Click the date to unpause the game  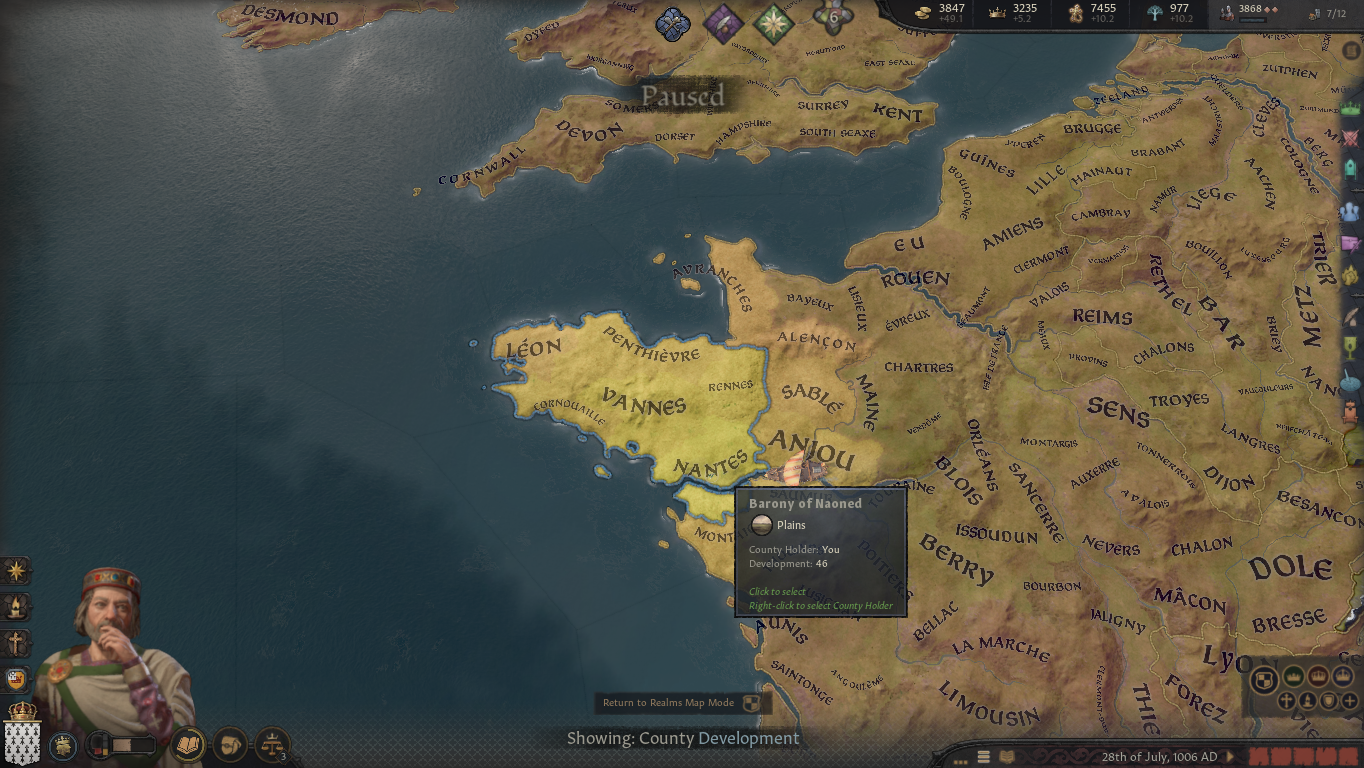1159,757
